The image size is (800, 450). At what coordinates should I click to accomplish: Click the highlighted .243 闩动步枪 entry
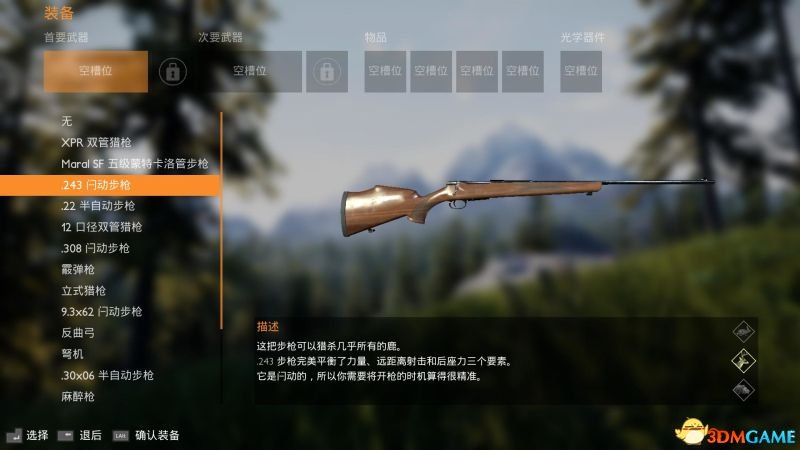[x=110, y=185]
